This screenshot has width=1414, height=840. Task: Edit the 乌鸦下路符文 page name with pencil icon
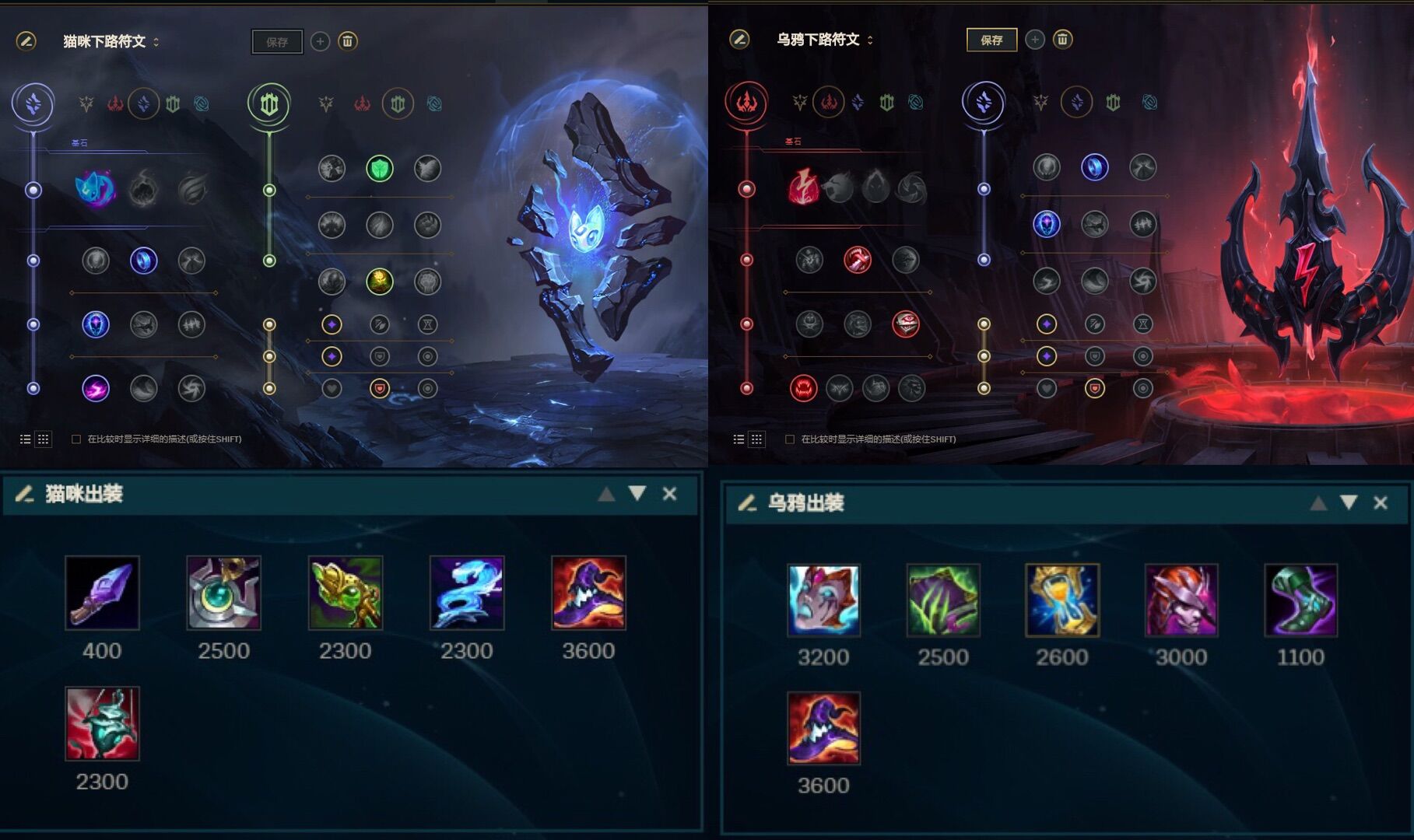point(739,39)
